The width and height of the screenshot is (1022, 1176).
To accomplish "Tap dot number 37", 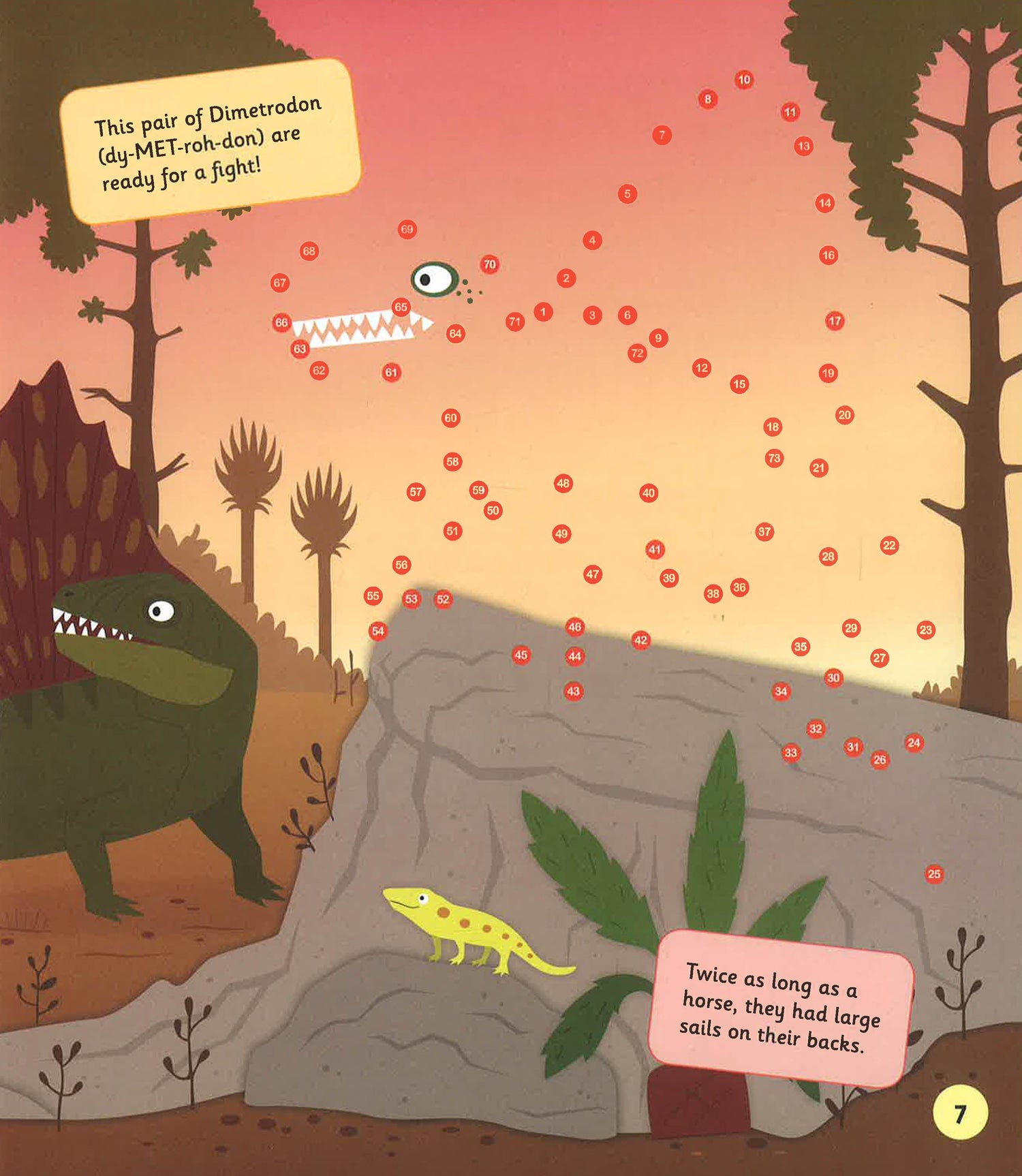I will [764, 531].
